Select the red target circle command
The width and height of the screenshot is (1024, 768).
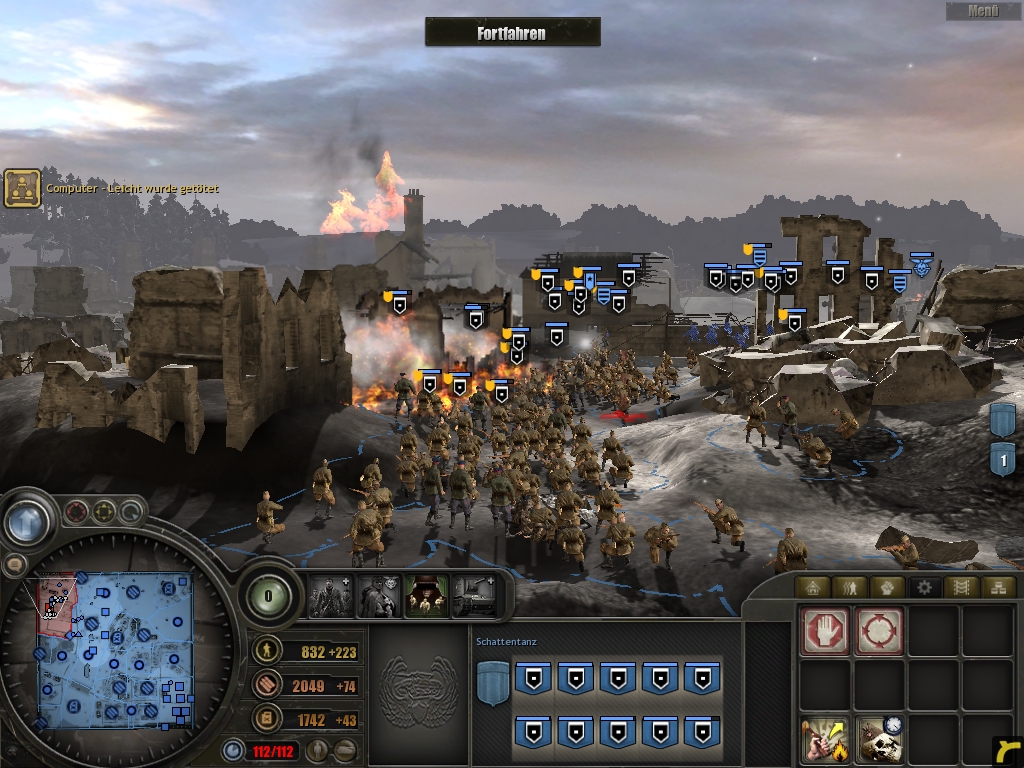[879, 631]
